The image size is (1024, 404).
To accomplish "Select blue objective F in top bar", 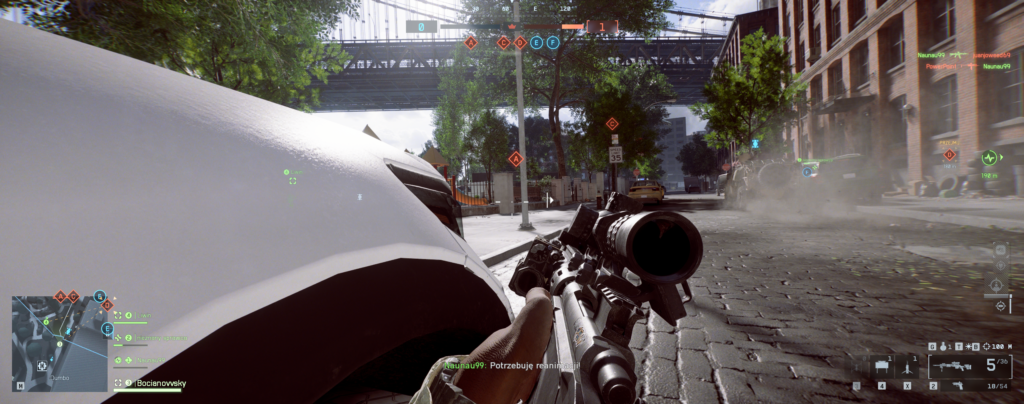I will (553, 43).
